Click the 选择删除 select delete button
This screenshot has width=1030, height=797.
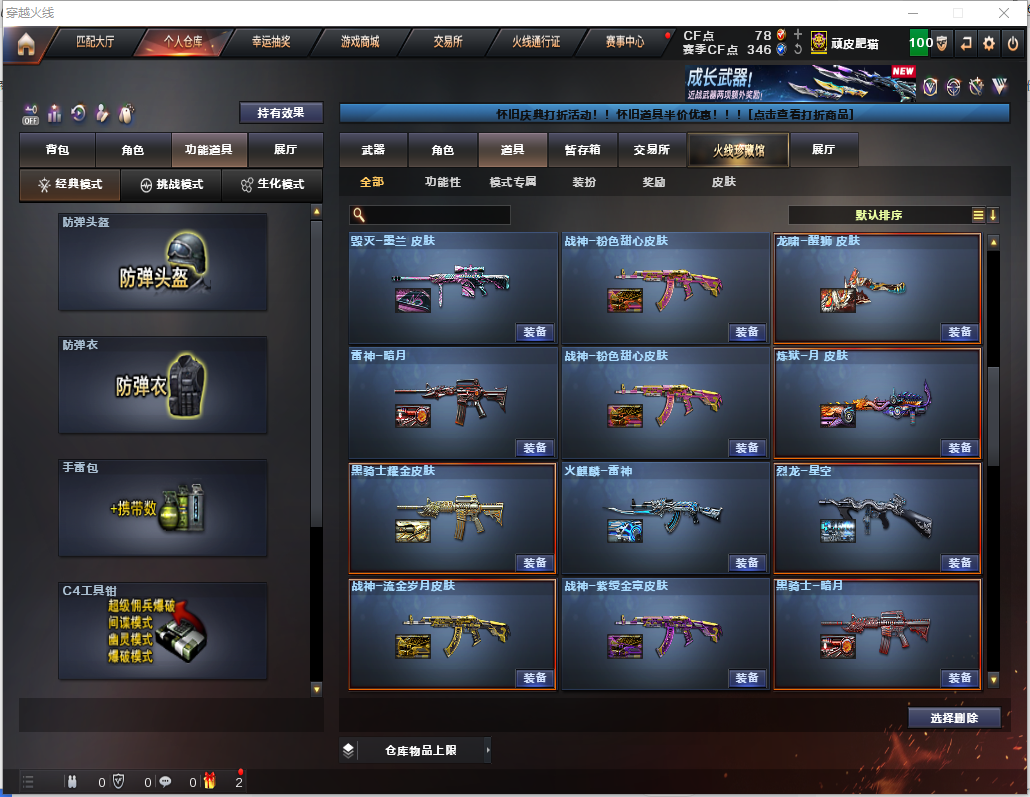coord(955,718)
